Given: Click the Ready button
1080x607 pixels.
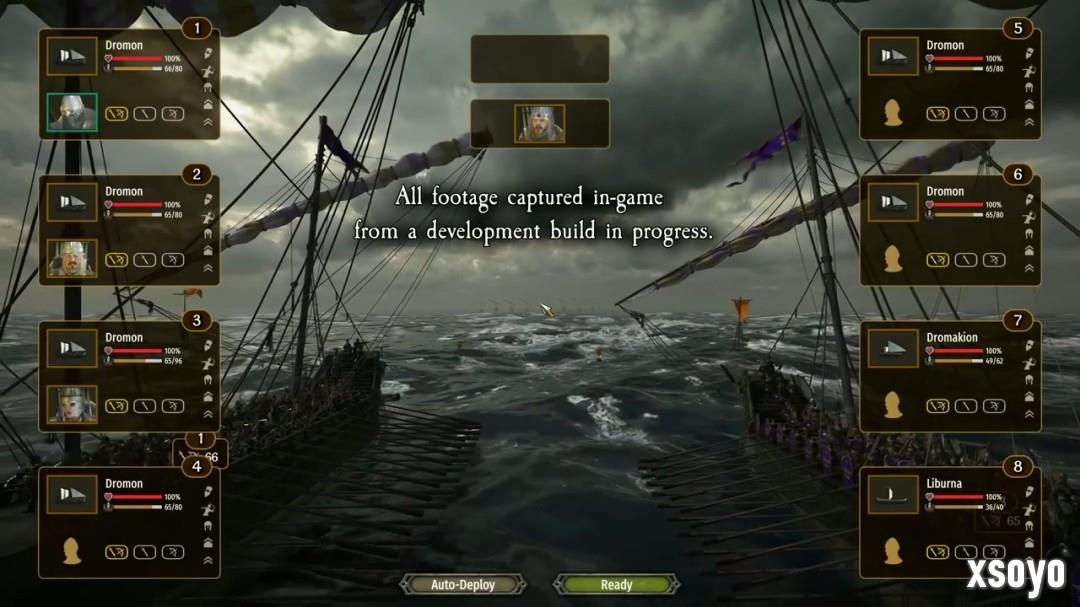Looking at the screenshot, I should pyautogui.click(x=616, y=584).
